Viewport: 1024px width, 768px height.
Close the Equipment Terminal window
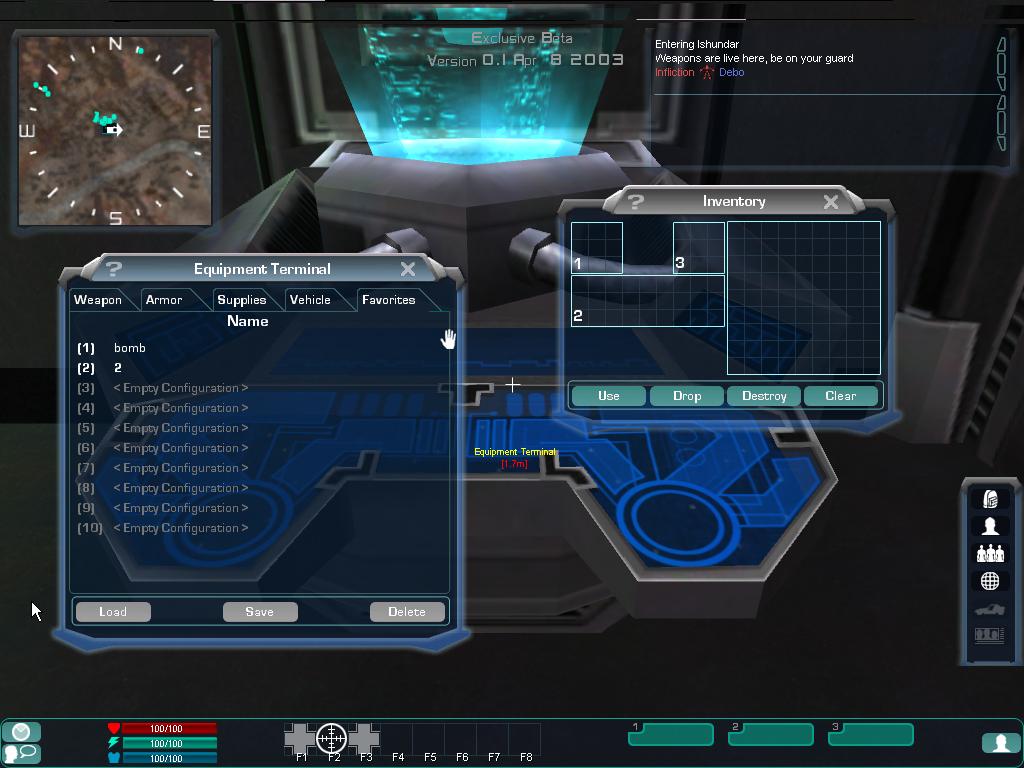pos(408,269)
